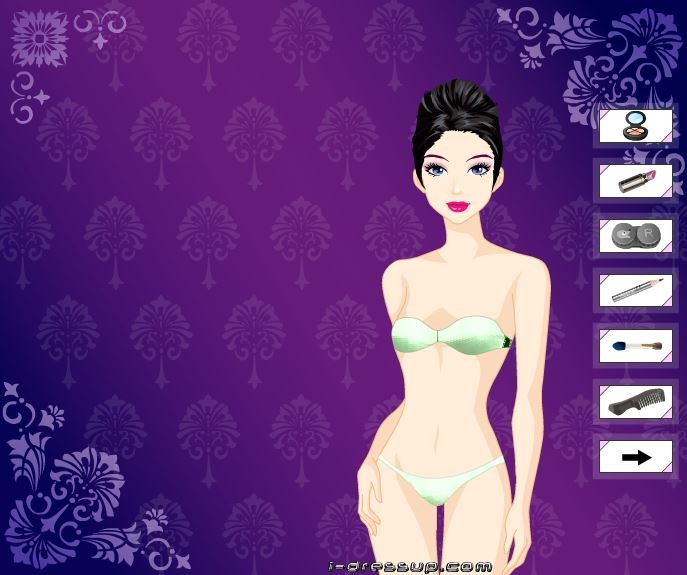Select the lipstick button

[635, 182]
